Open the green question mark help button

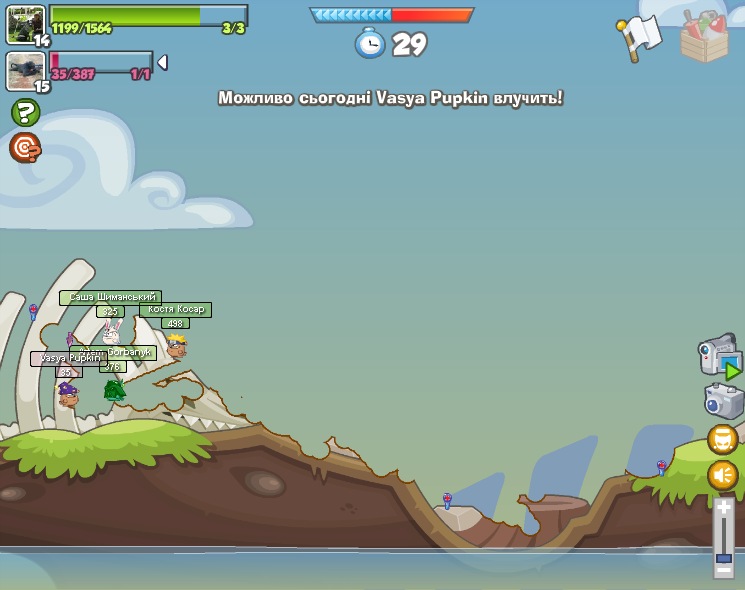pos(25,112)
